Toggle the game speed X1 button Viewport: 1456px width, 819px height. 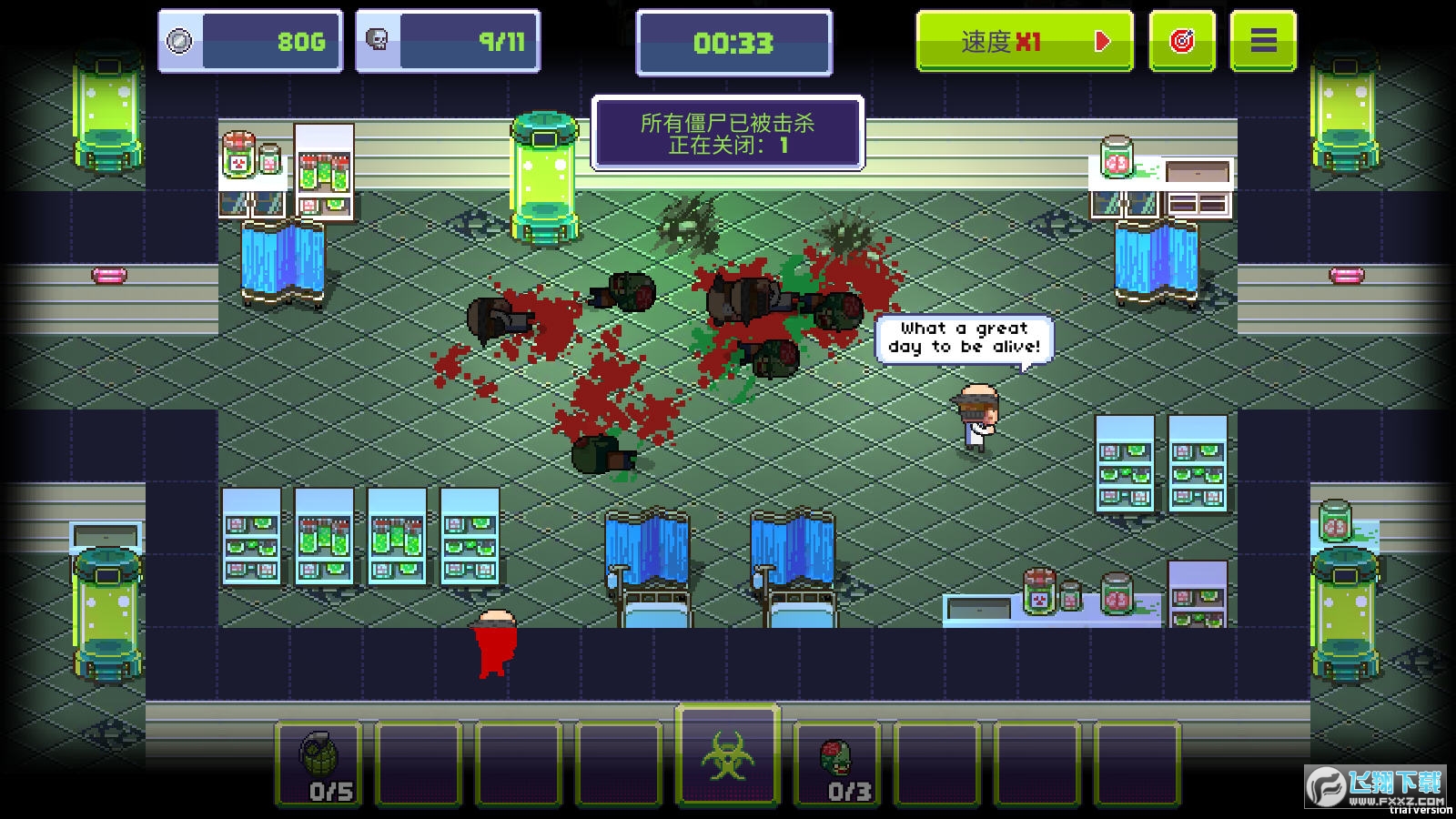(1024, 41)
